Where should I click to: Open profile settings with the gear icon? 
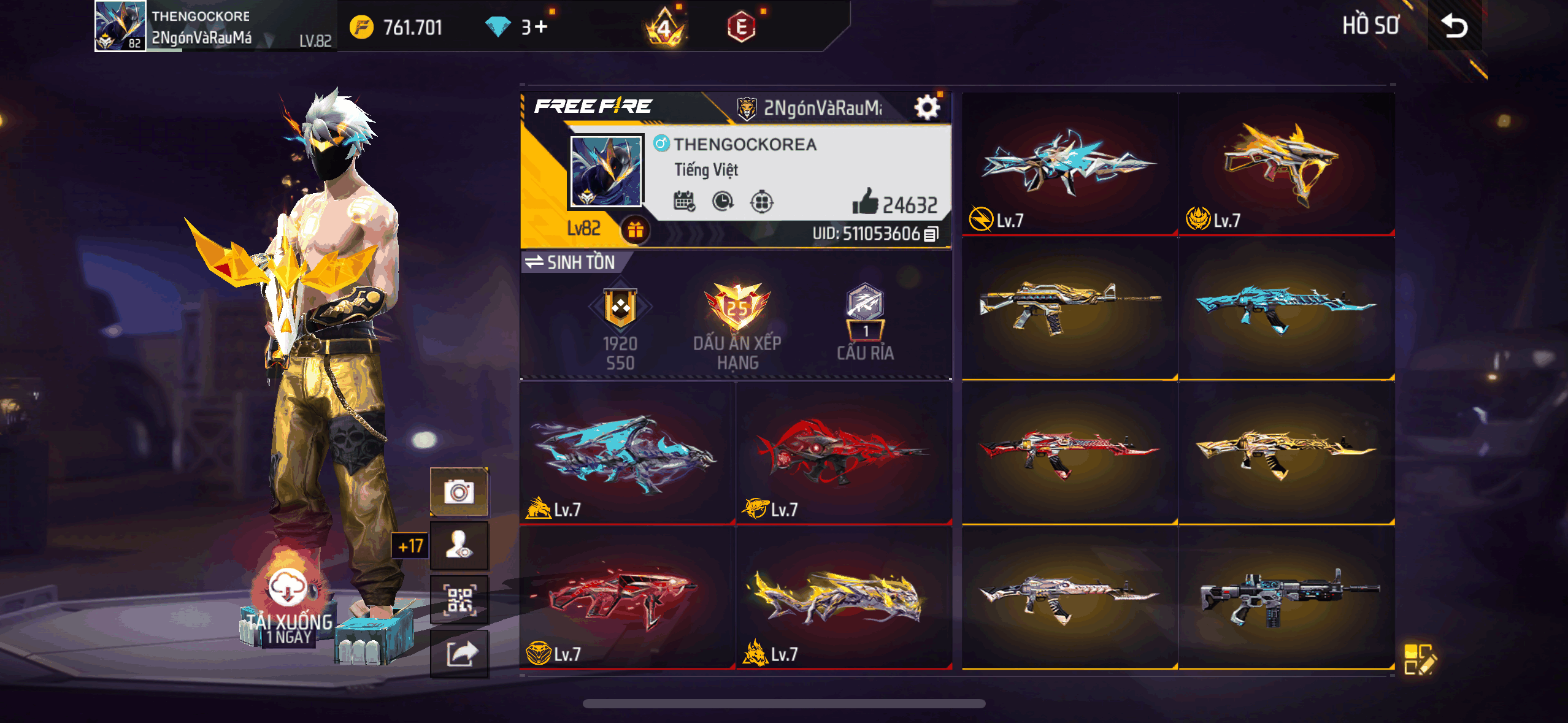click(928, 105)
